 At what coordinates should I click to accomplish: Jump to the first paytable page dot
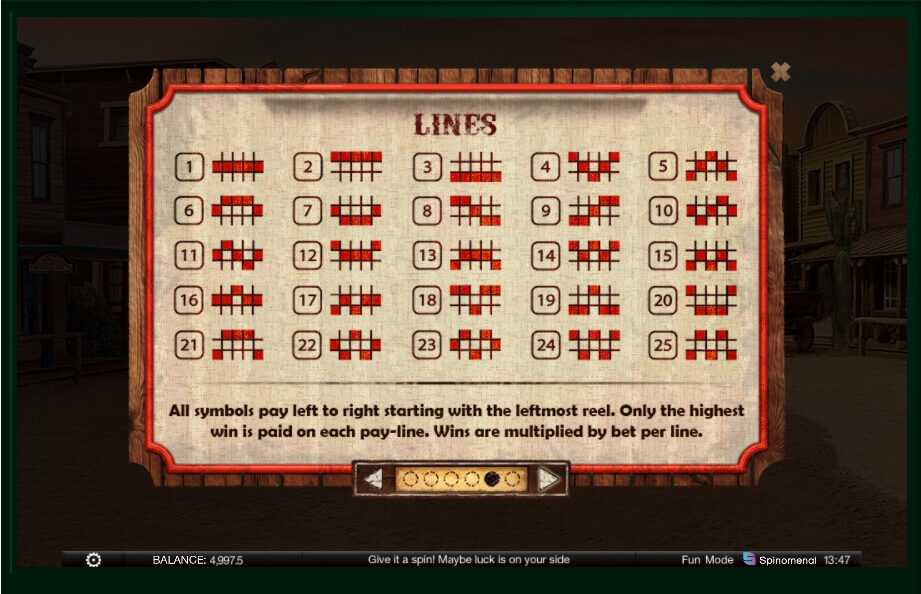coord(411,479)
